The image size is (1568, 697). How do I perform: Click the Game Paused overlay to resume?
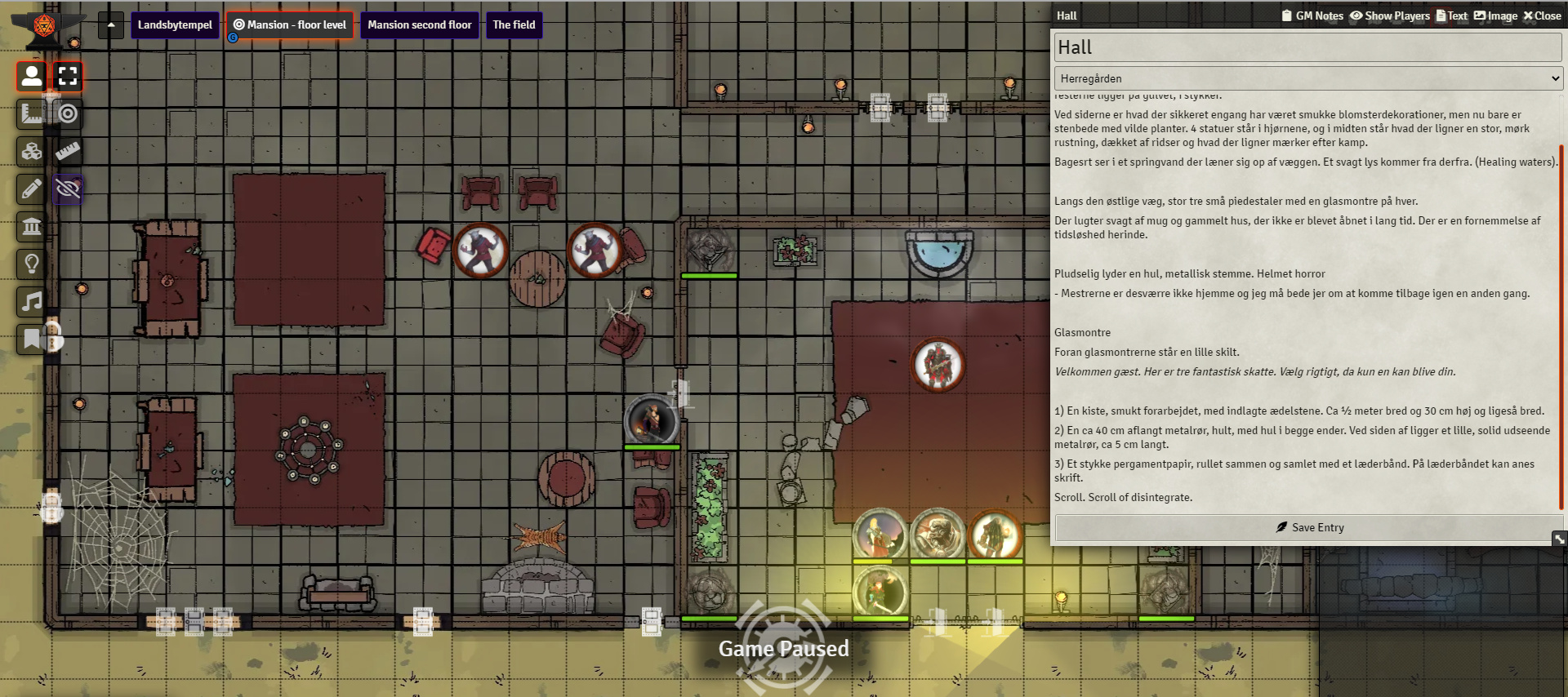tap(783, 648)
